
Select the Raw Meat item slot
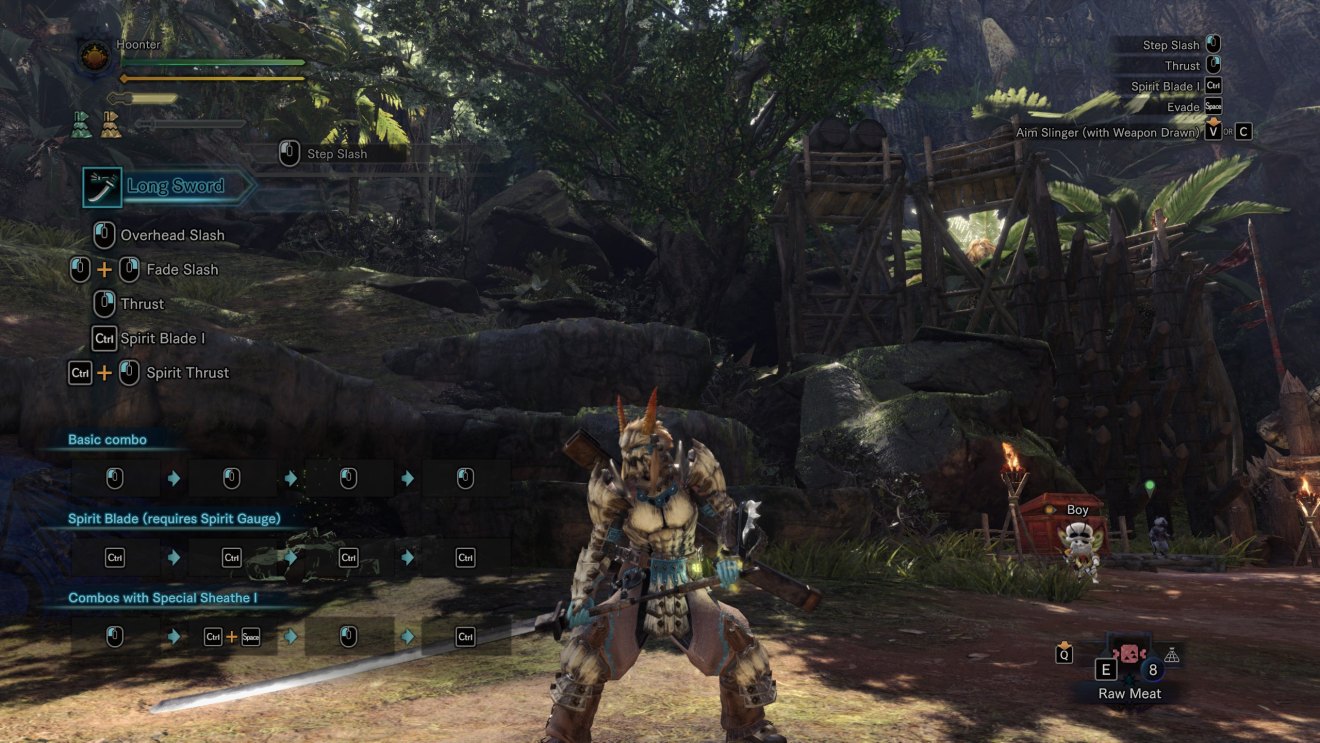[x=1129, y=654]
